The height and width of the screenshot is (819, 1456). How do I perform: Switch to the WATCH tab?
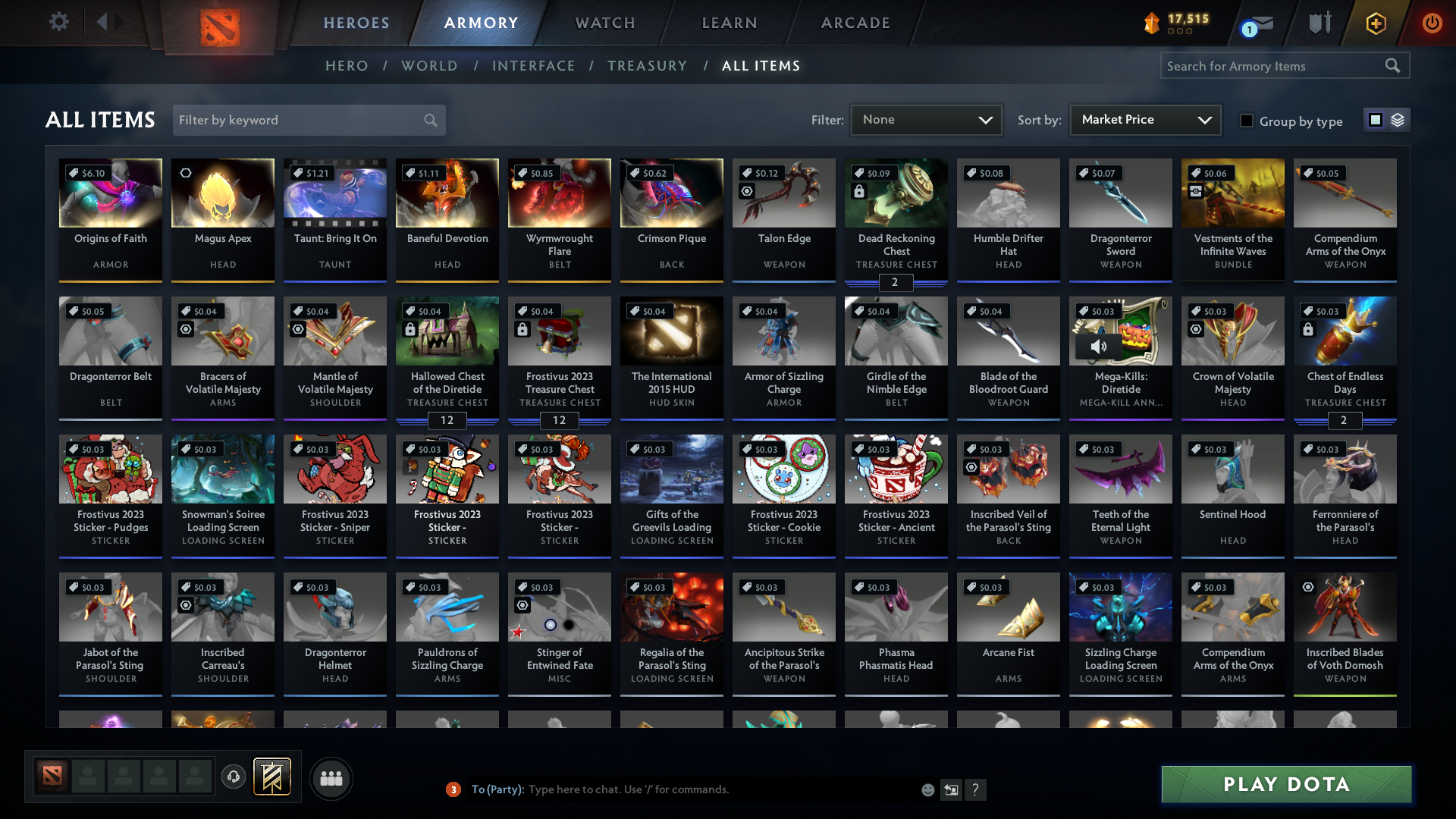click(604, 23)
